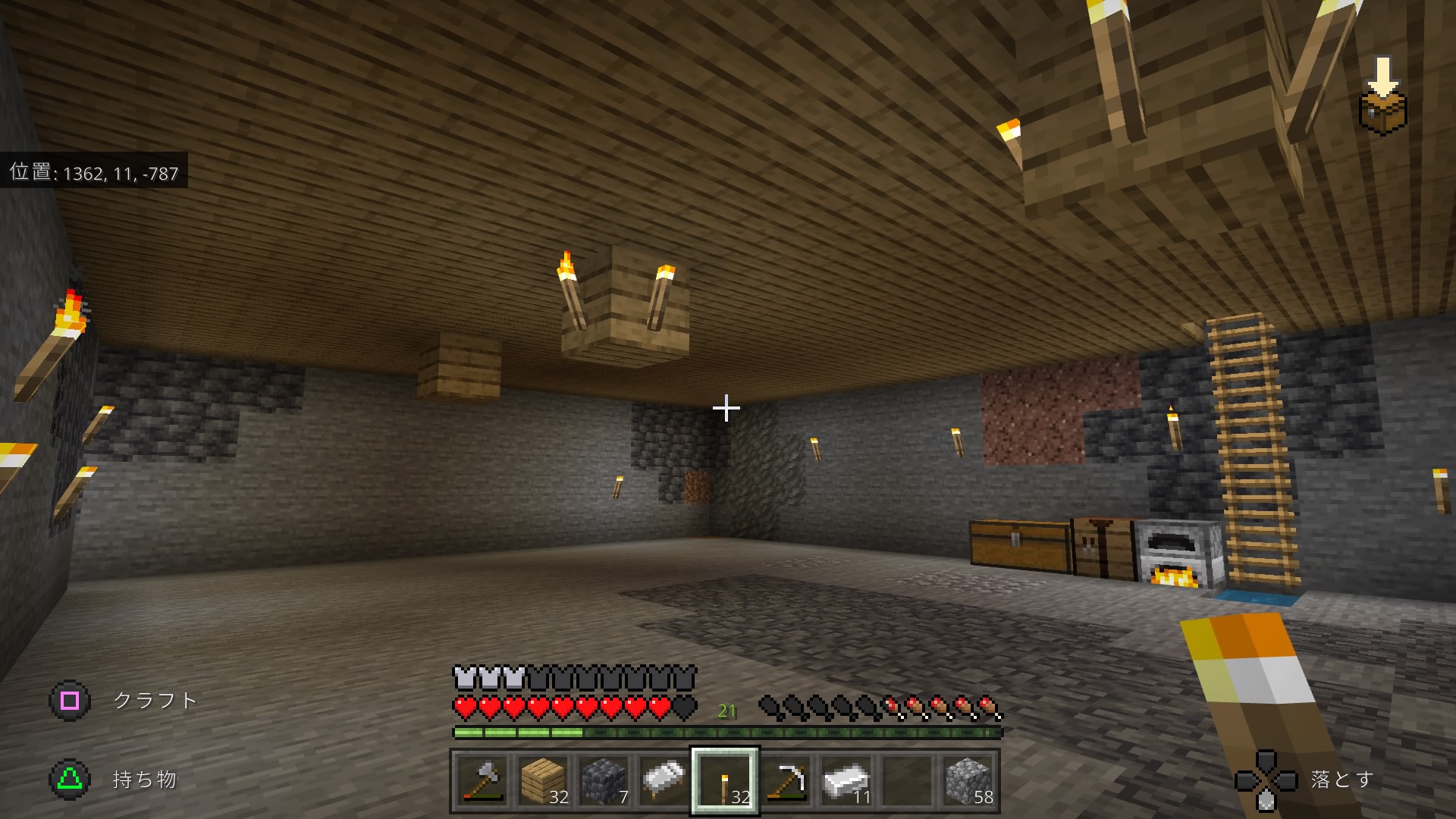Choose the cobblestone stack of 58
The width and height of the screenshot is (1456, 819).
[968, 781]
